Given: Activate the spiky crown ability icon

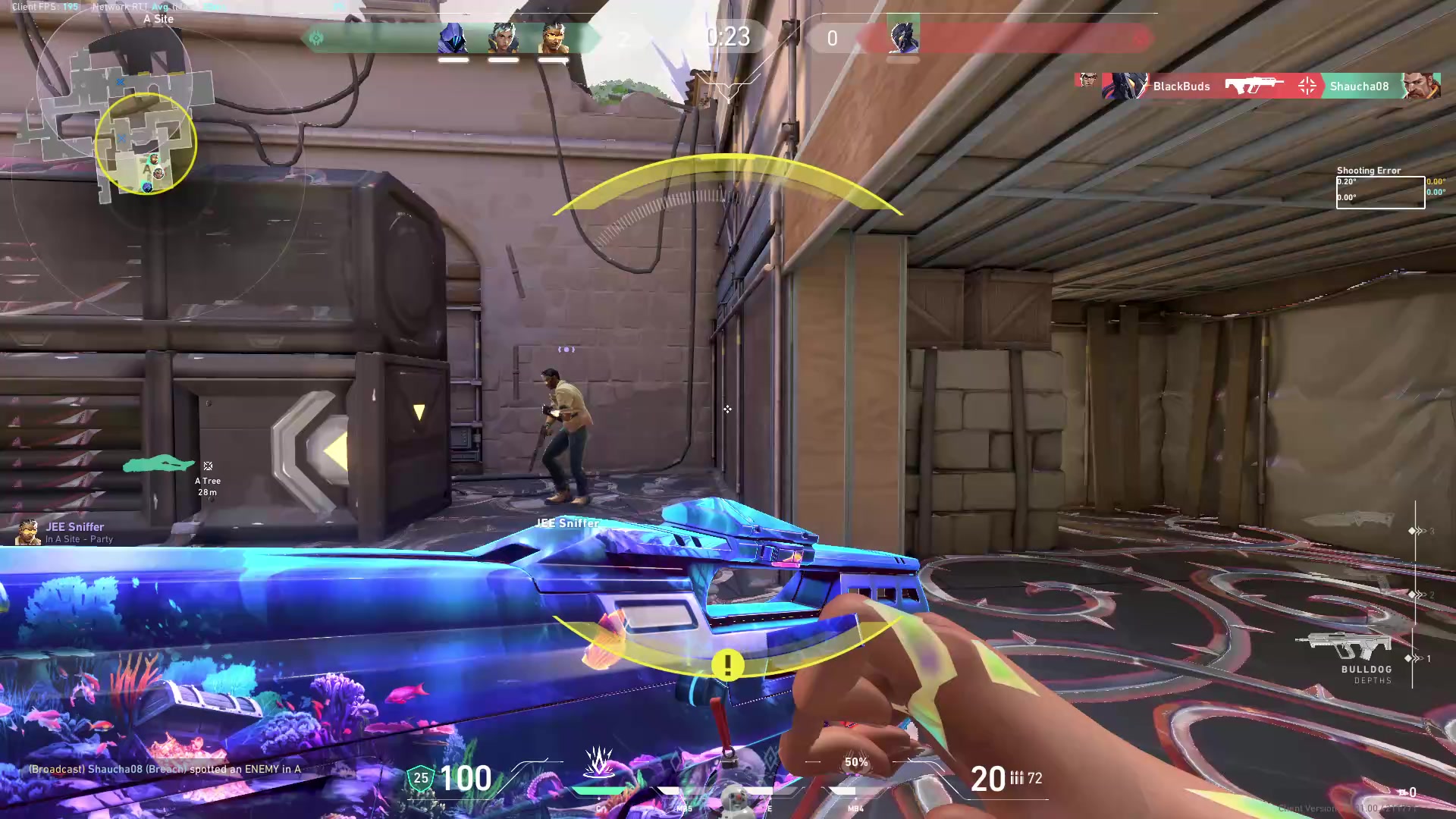Looking at the screenshot, I should point(599,761).
